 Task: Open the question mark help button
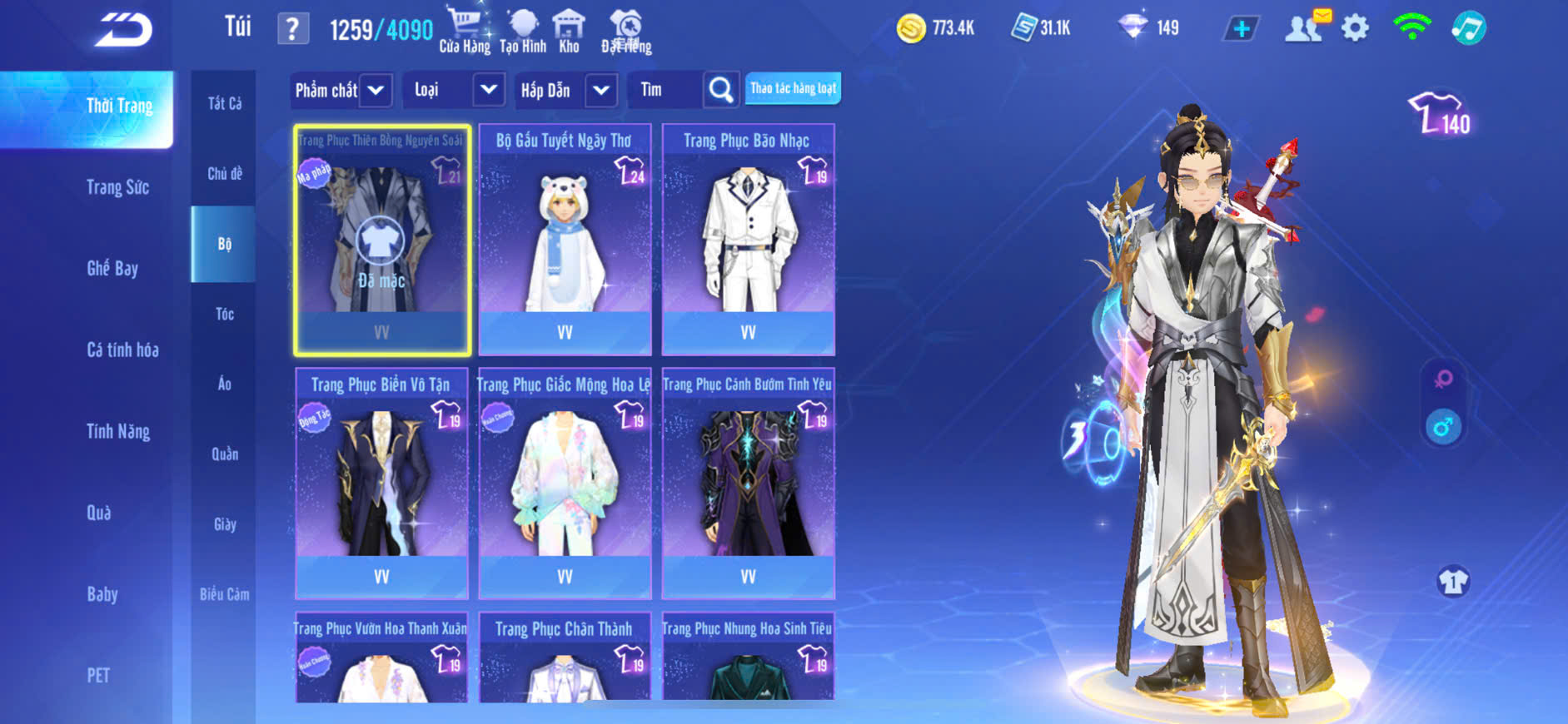click(x=292, y=29)
